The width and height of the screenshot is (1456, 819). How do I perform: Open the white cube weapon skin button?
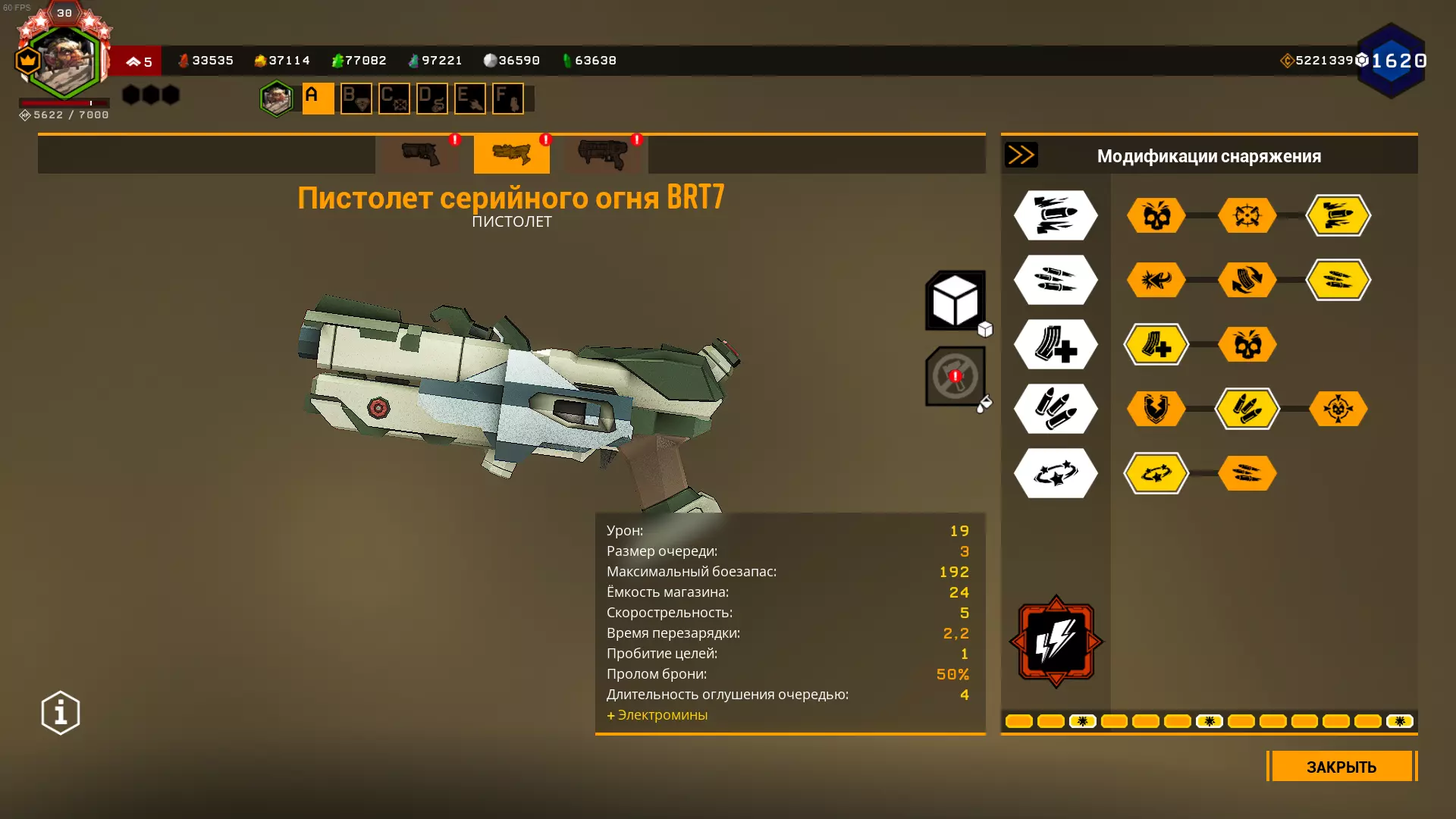point(955,301)
